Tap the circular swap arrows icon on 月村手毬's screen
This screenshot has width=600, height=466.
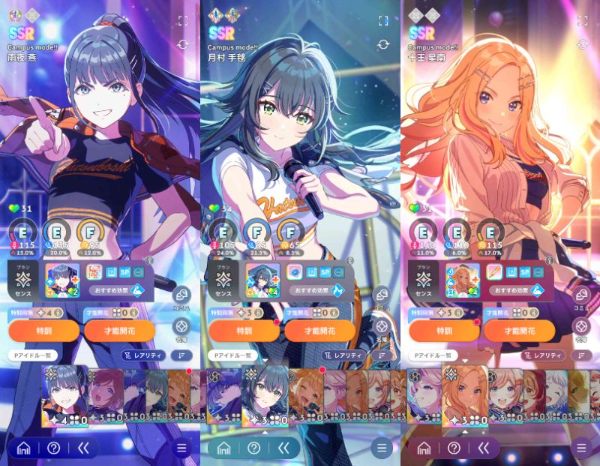[x=383, y=45]
